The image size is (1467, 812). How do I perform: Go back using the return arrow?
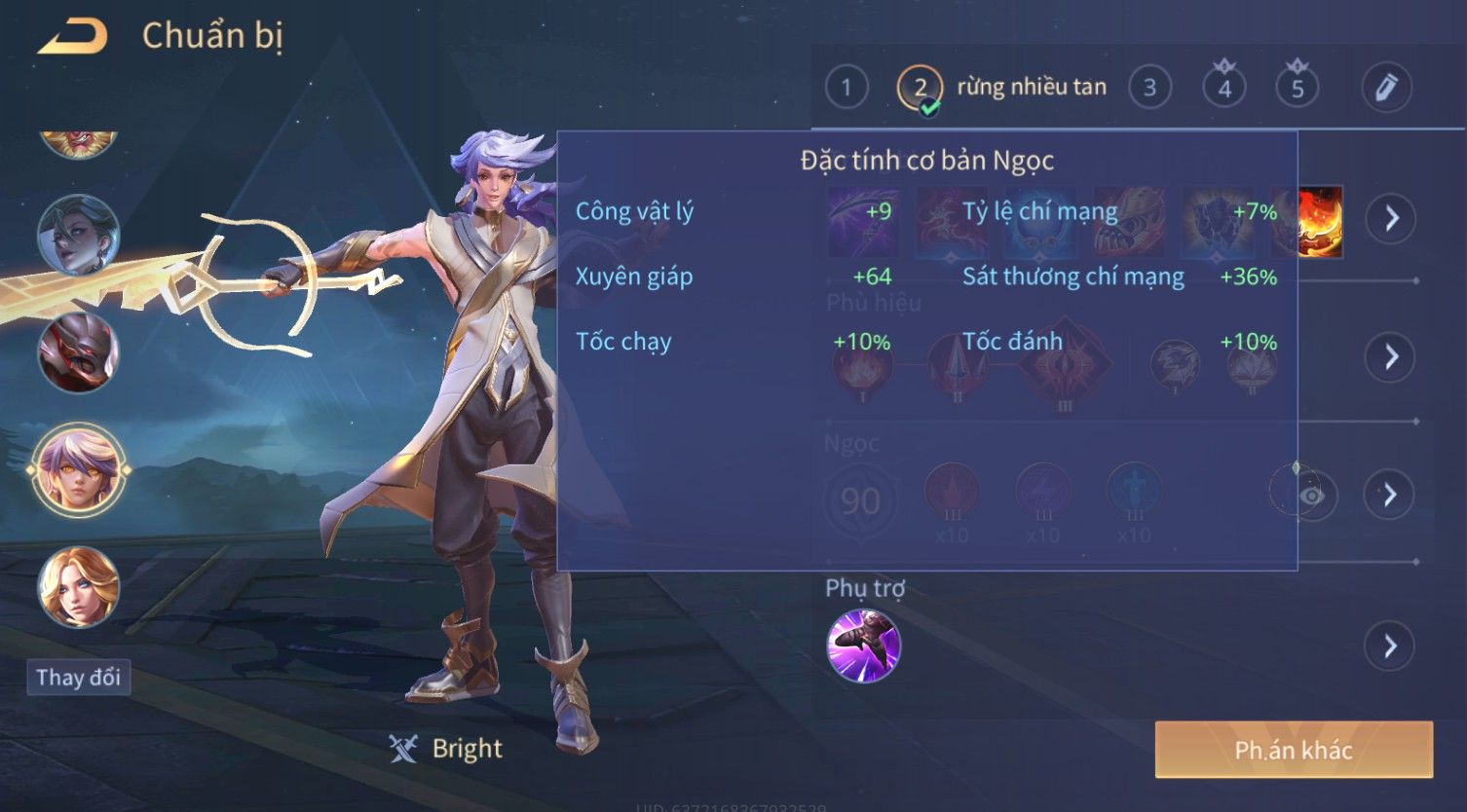[72, 37]
